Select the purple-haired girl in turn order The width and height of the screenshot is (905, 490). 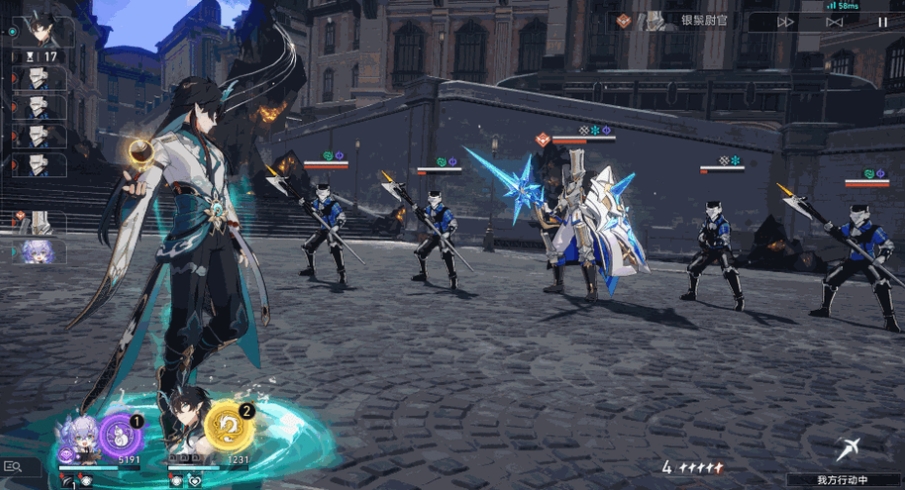tap(42, 251)
